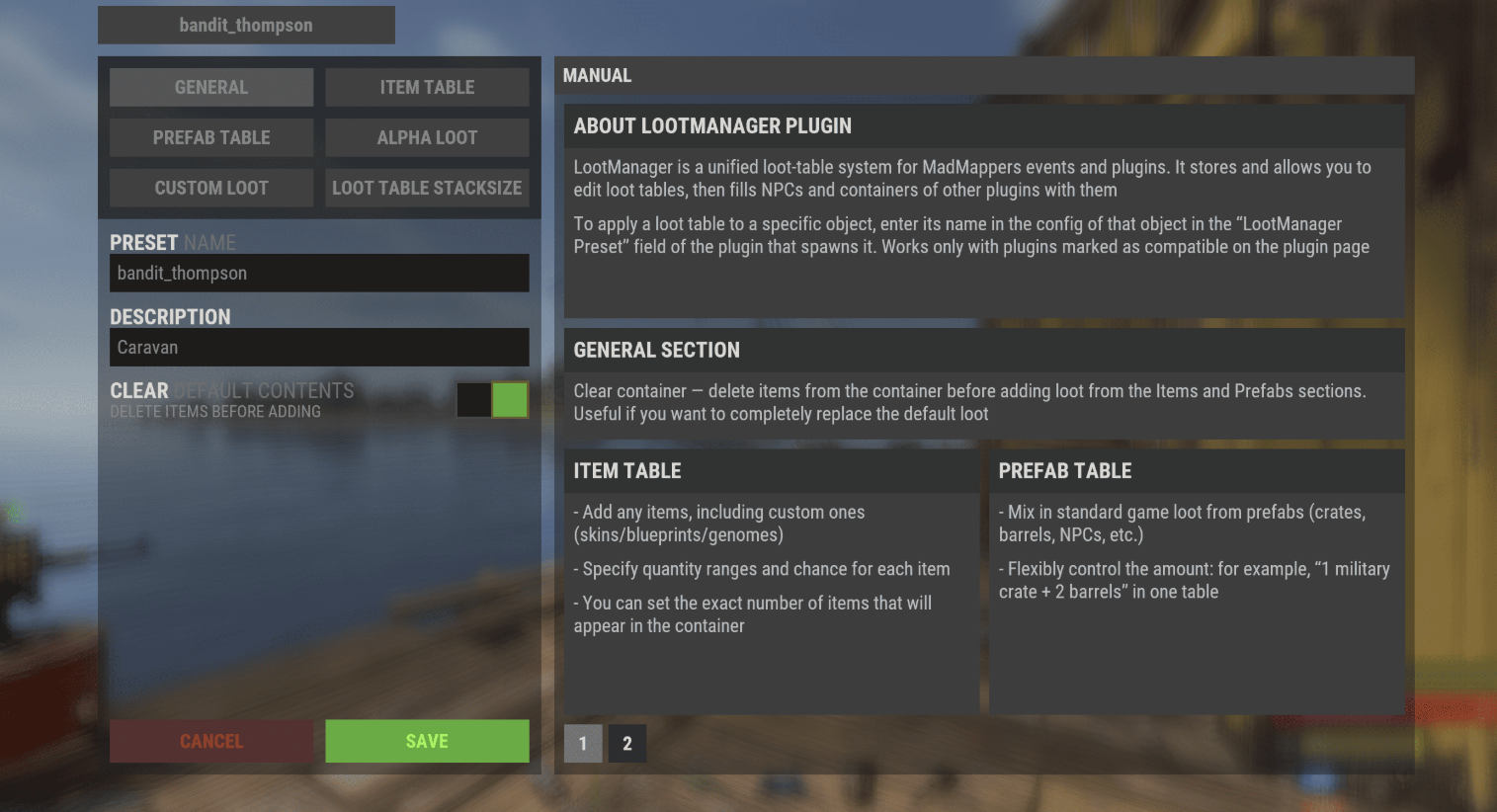This screenshot has width=1497, height=812.
Task: Toggle Clear Default Contents switch
Action: (x=492, y=400)
